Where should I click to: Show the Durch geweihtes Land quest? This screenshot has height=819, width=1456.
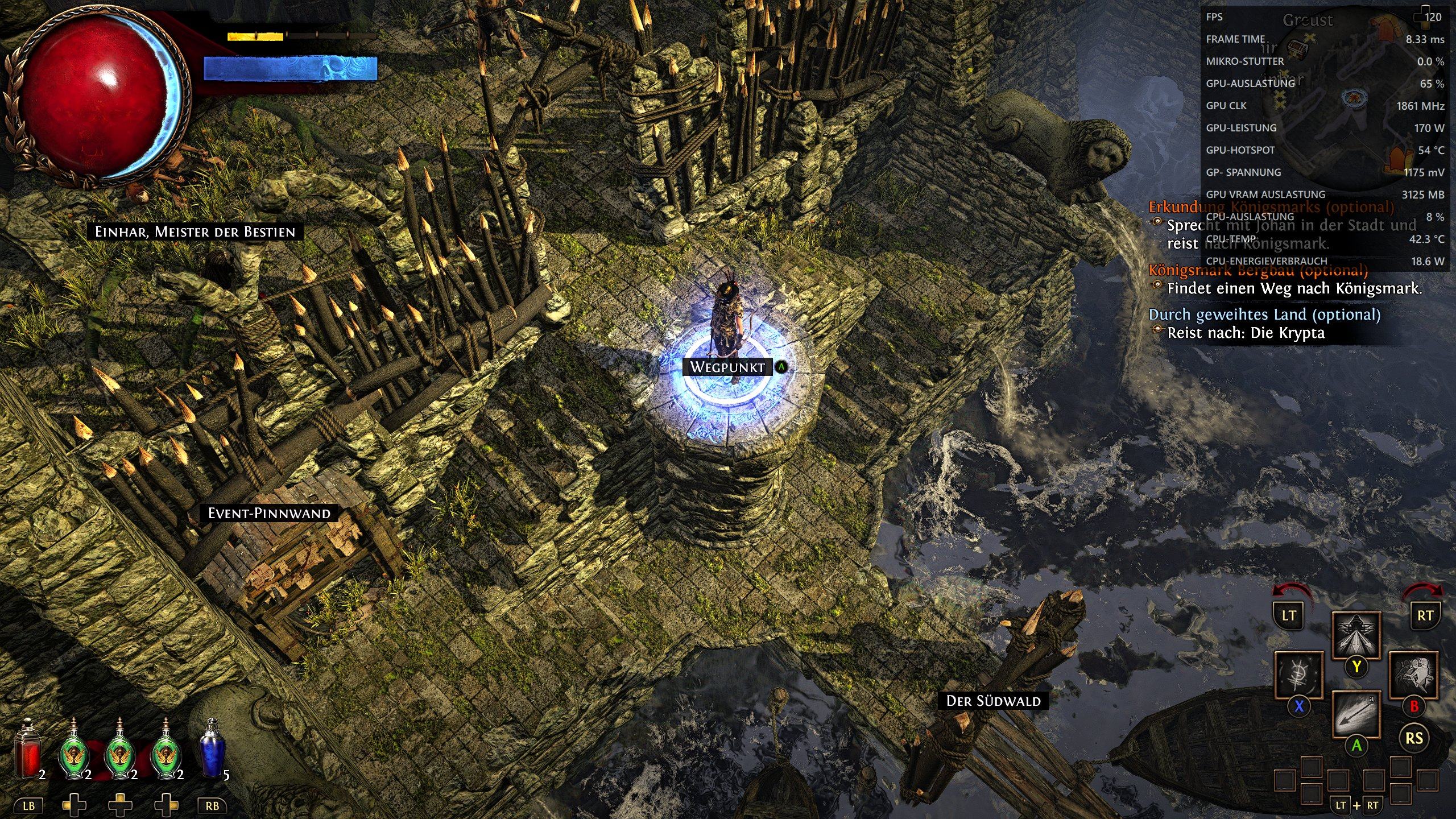tap(1264, 315)
